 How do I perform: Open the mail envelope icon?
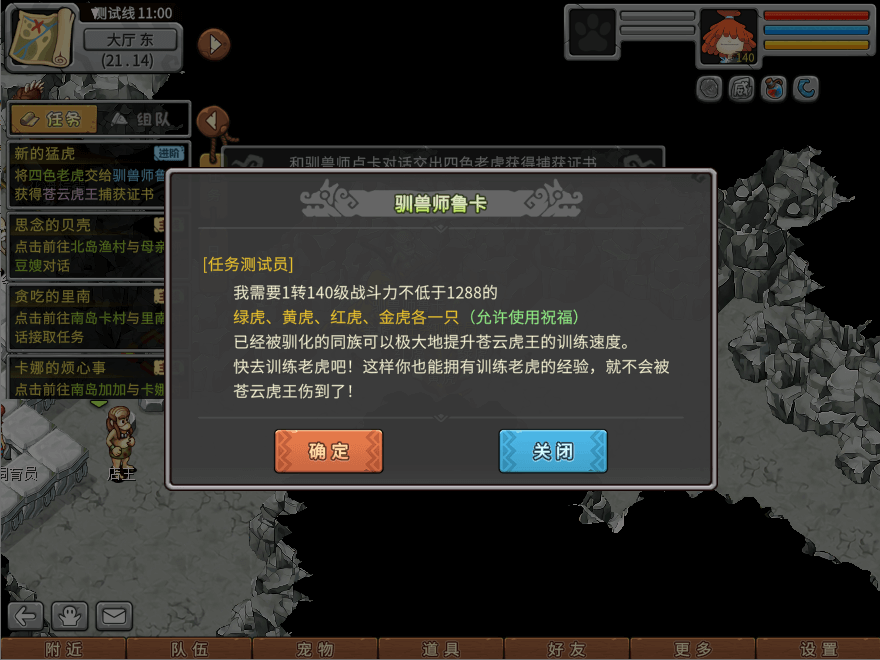pyautogui.click(x=114, y=615)
